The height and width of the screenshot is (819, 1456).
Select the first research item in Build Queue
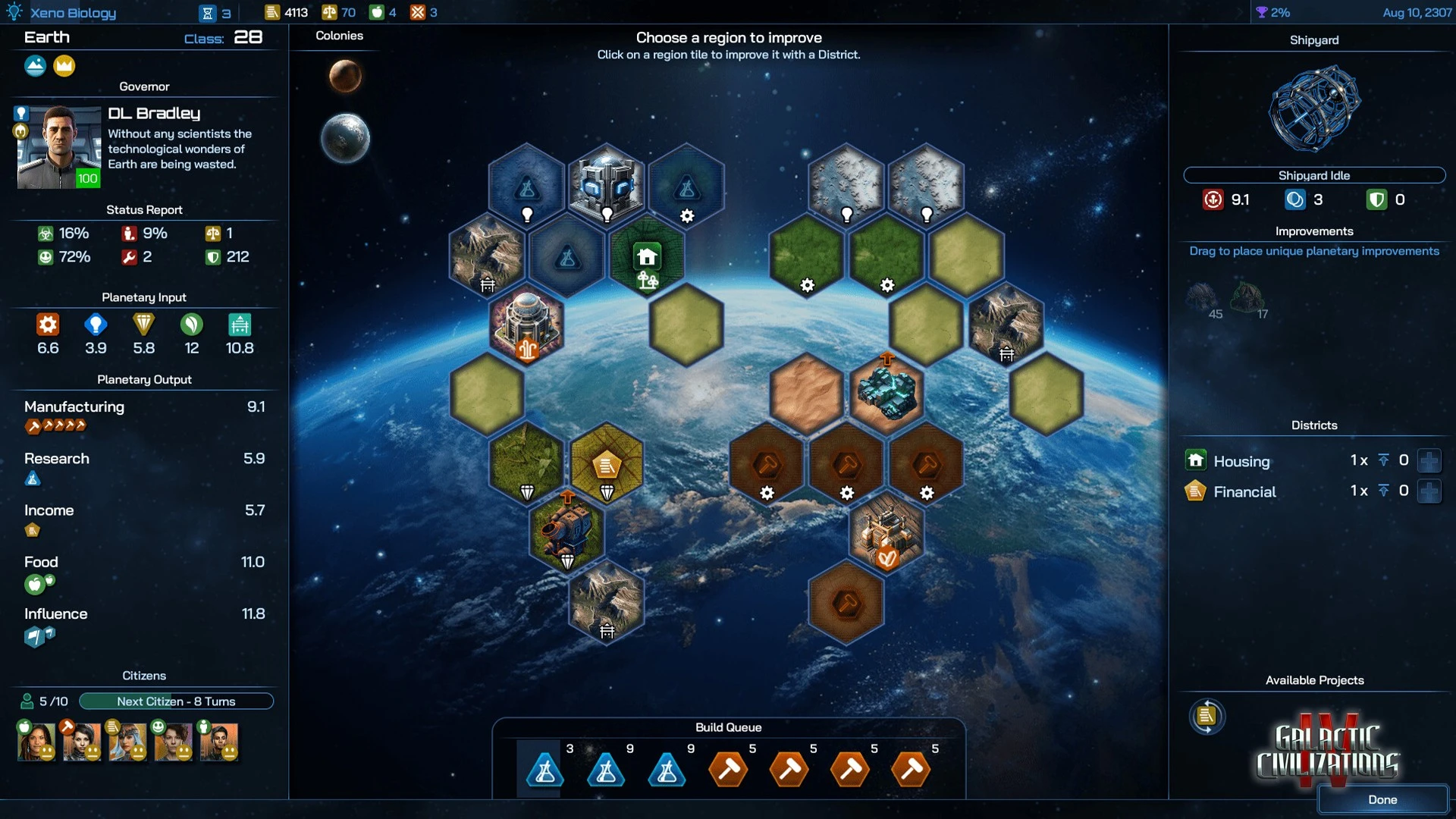pos(544,770)
